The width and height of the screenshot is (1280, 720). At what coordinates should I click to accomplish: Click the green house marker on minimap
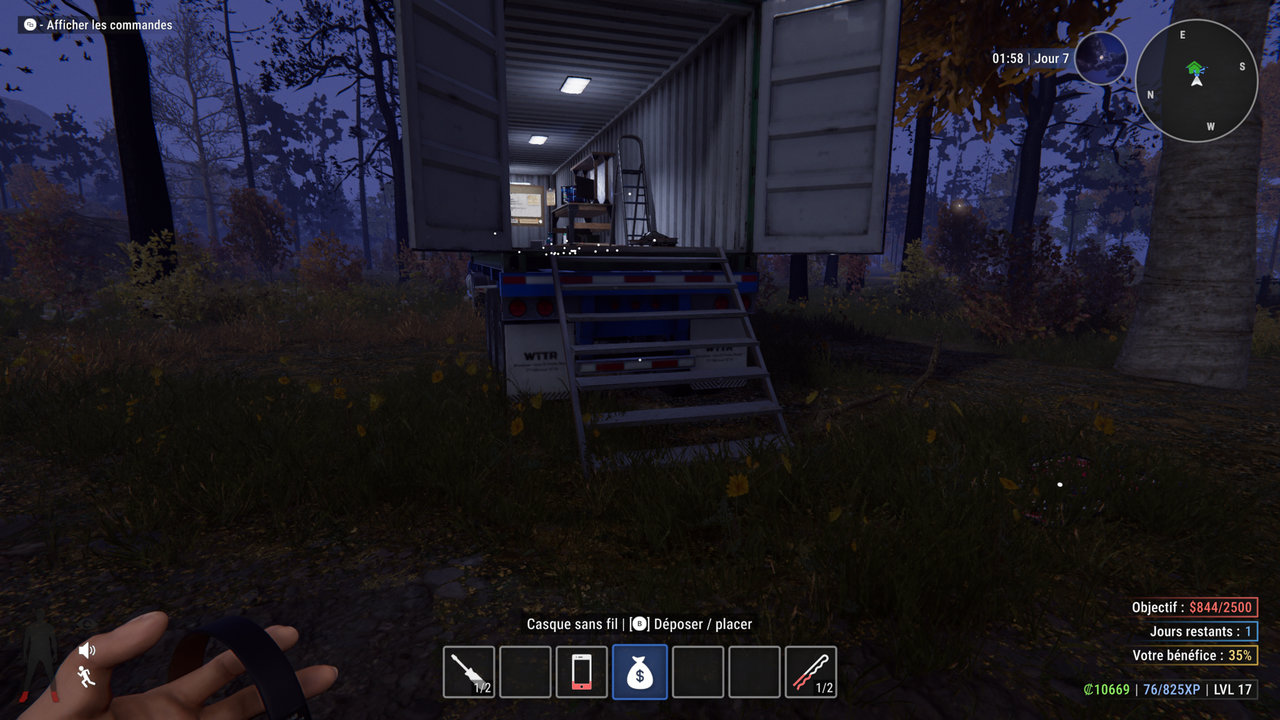coord(1194,68)
